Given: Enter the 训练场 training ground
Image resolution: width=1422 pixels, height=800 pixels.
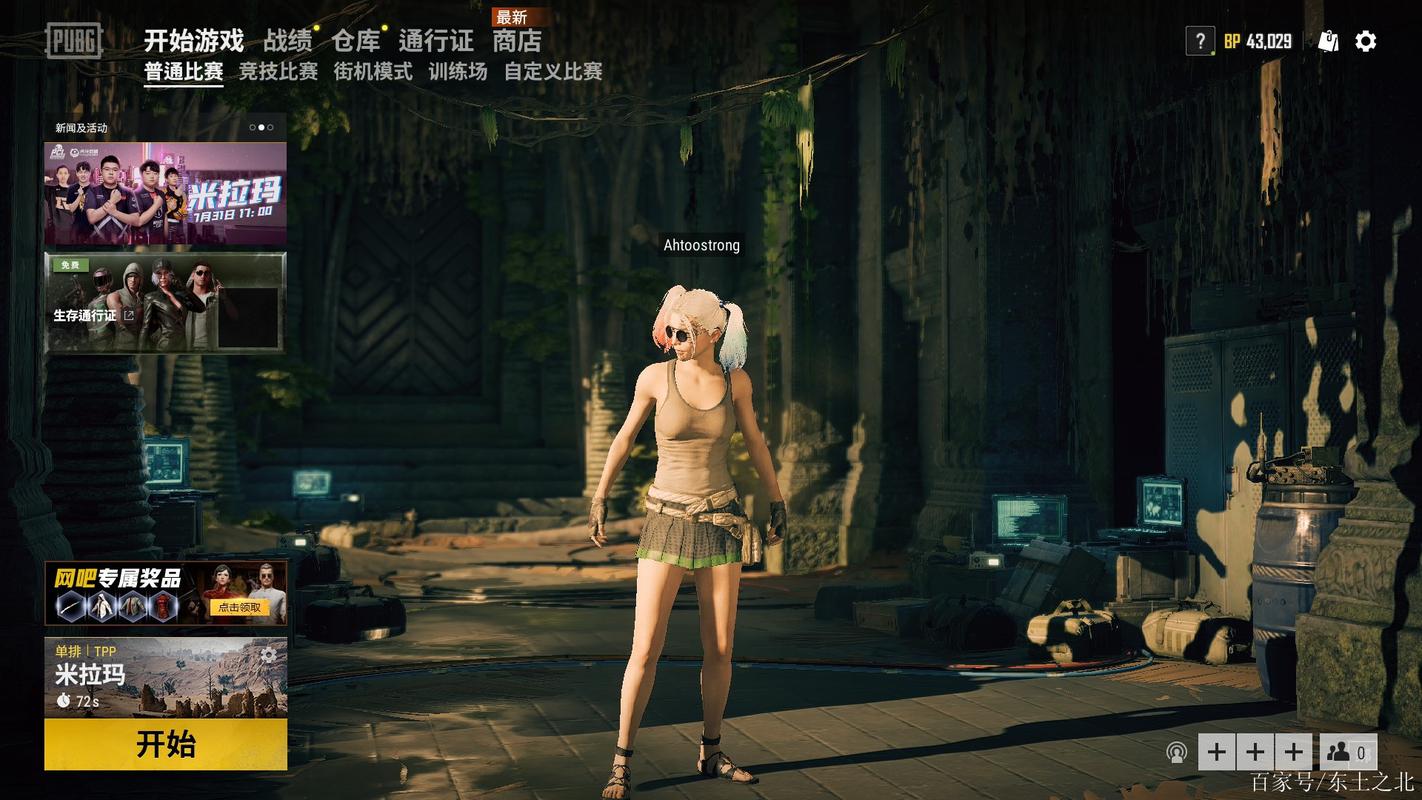Looking at the screenshot, I should pos(458,72).
